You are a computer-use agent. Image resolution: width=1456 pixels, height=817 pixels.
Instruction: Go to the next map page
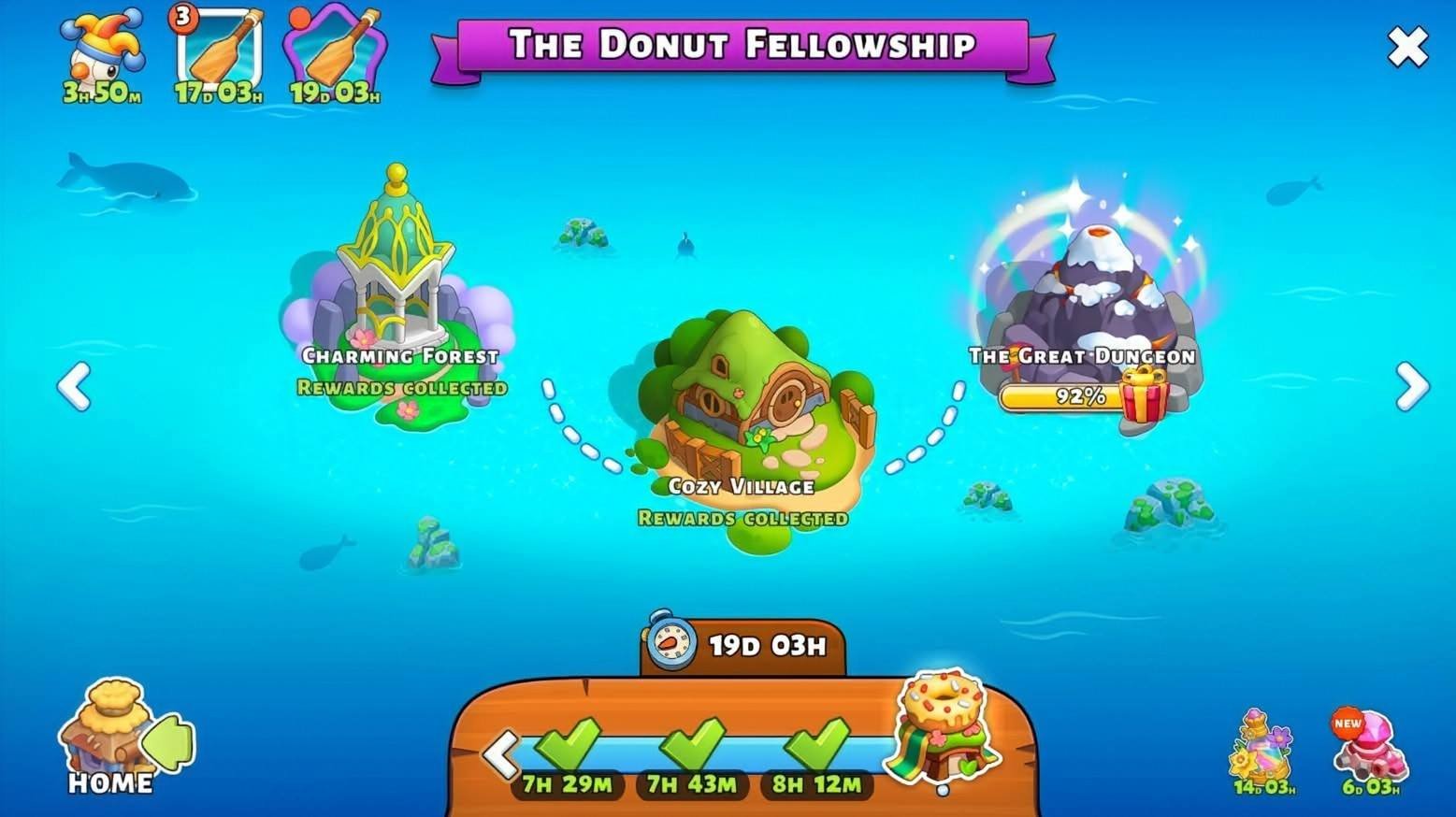click(1411, 386)
